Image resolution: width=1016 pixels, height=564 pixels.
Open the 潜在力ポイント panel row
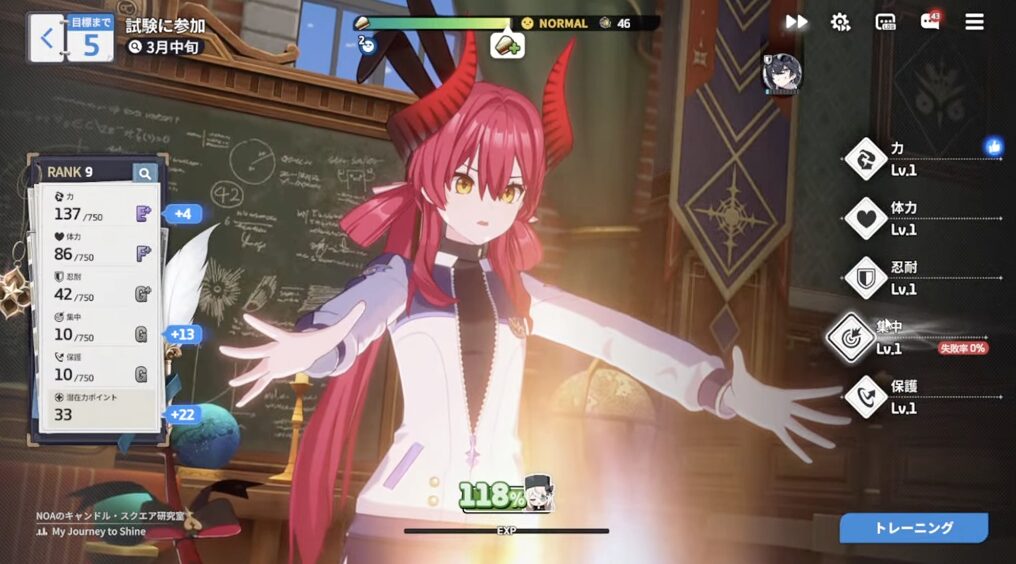[x=98, y=408]
